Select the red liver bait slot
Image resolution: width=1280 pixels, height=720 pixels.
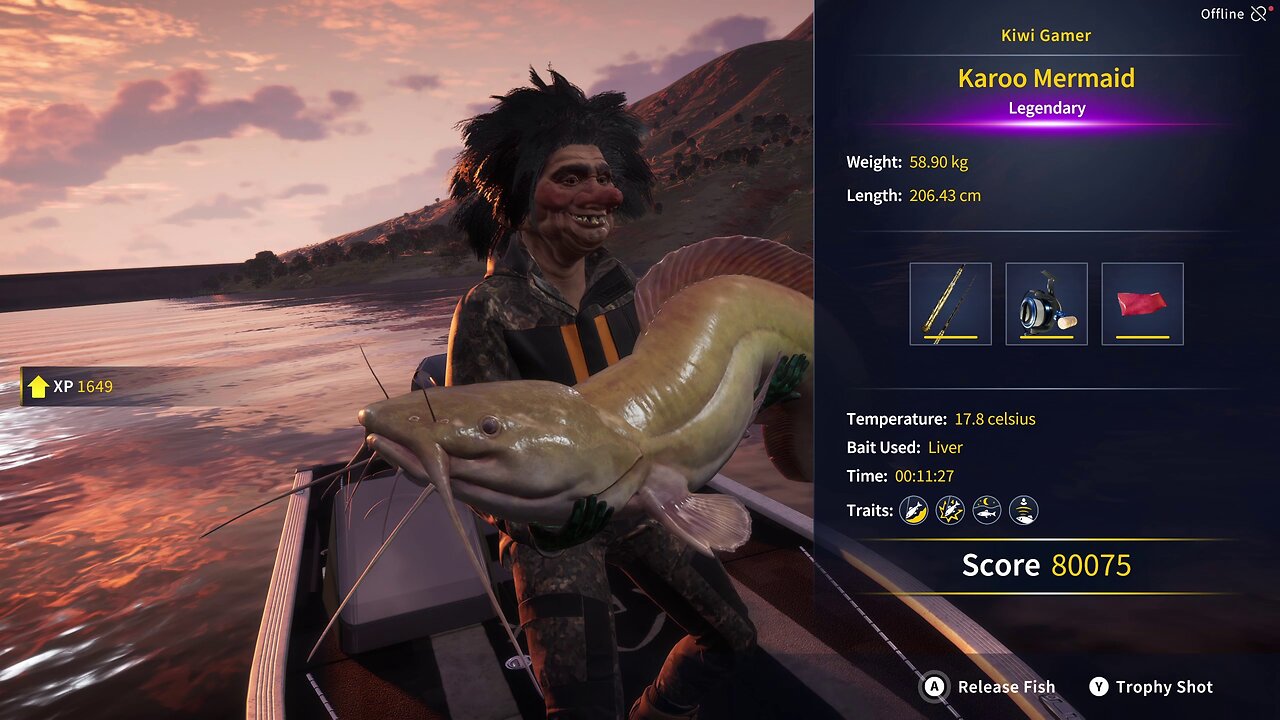pos(1142,304)
